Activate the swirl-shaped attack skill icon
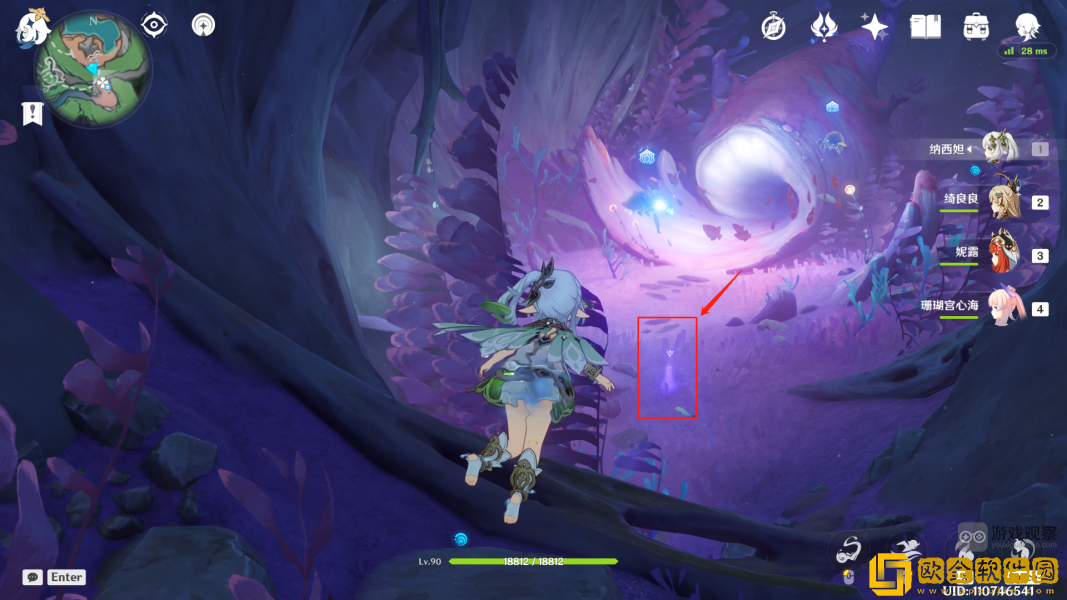This screenshot has width=1067, height=600. pyautogui.click(x=850, y=548)
